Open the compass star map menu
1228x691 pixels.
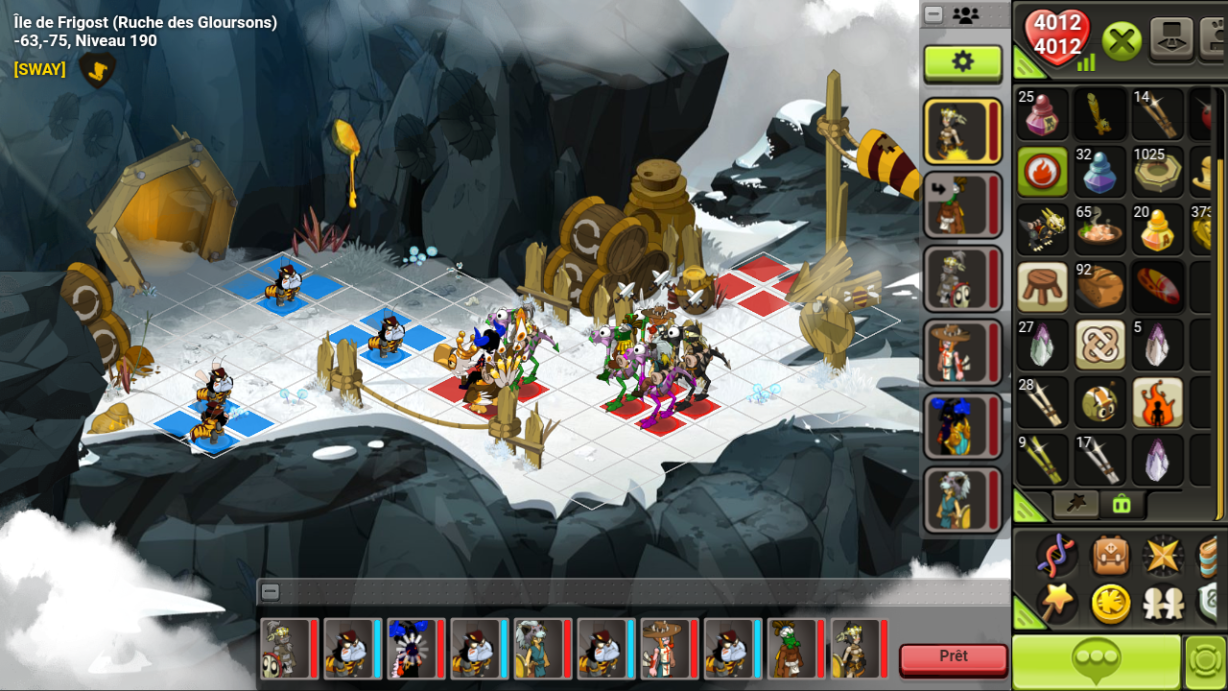tap(1163, 555)
